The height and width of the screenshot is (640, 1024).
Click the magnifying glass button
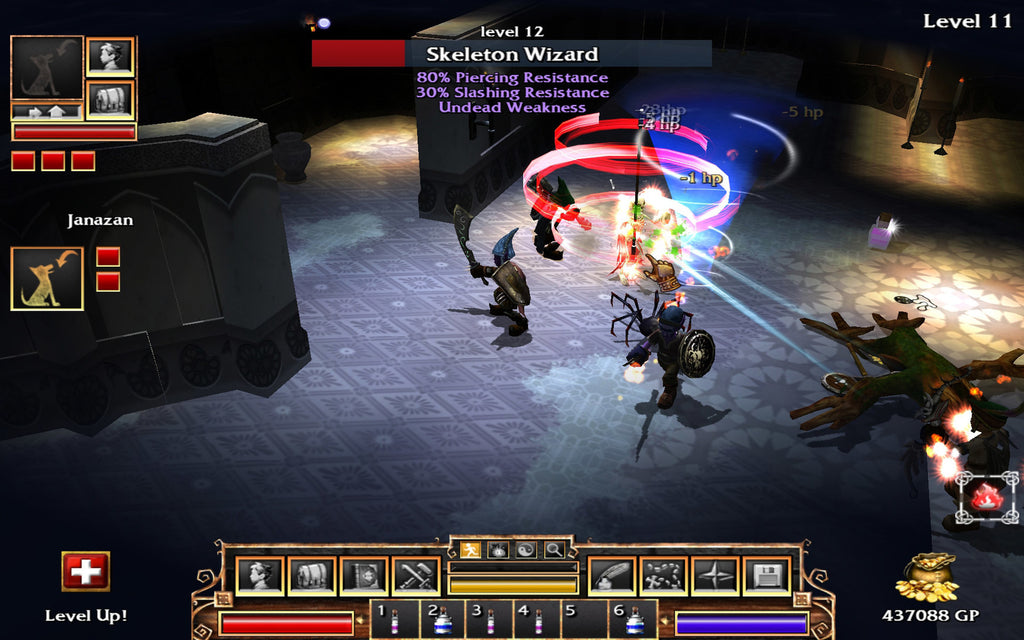(x=553, y=549)
